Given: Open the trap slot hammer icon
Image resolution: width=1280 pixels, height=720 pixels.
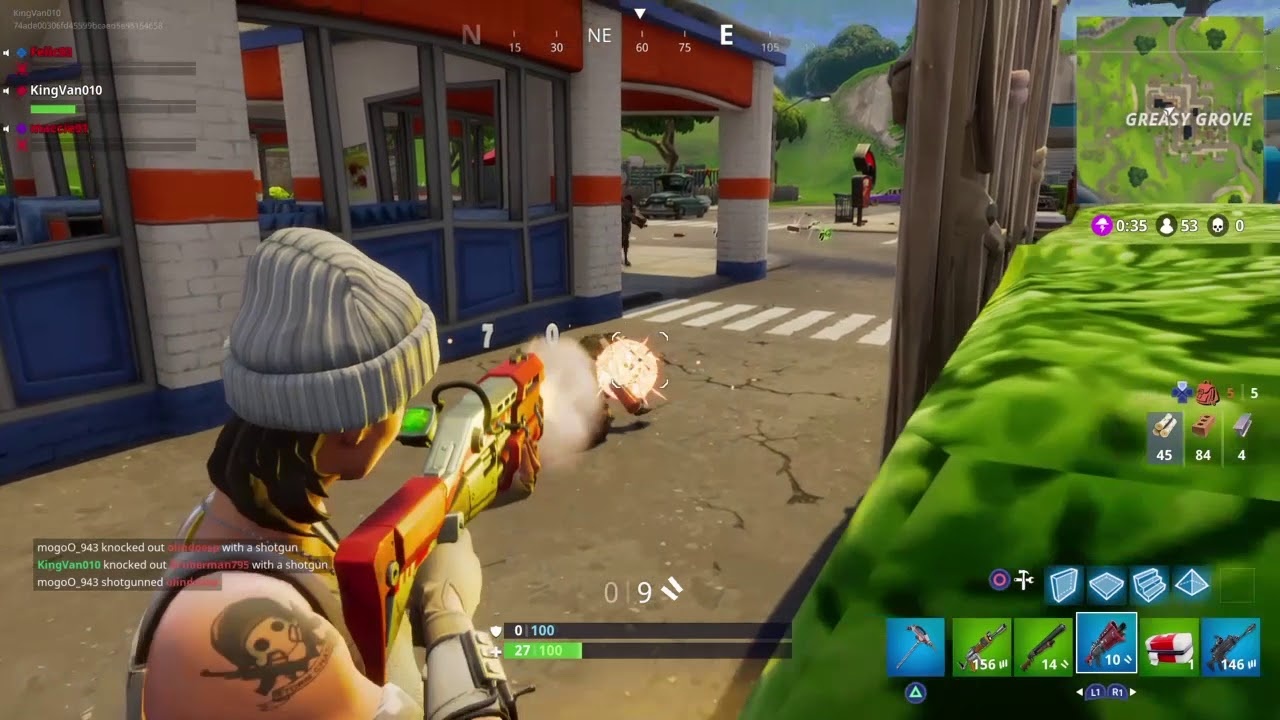Looking at the screenshot, I should pyautogui.click(x=1026, y=578).
